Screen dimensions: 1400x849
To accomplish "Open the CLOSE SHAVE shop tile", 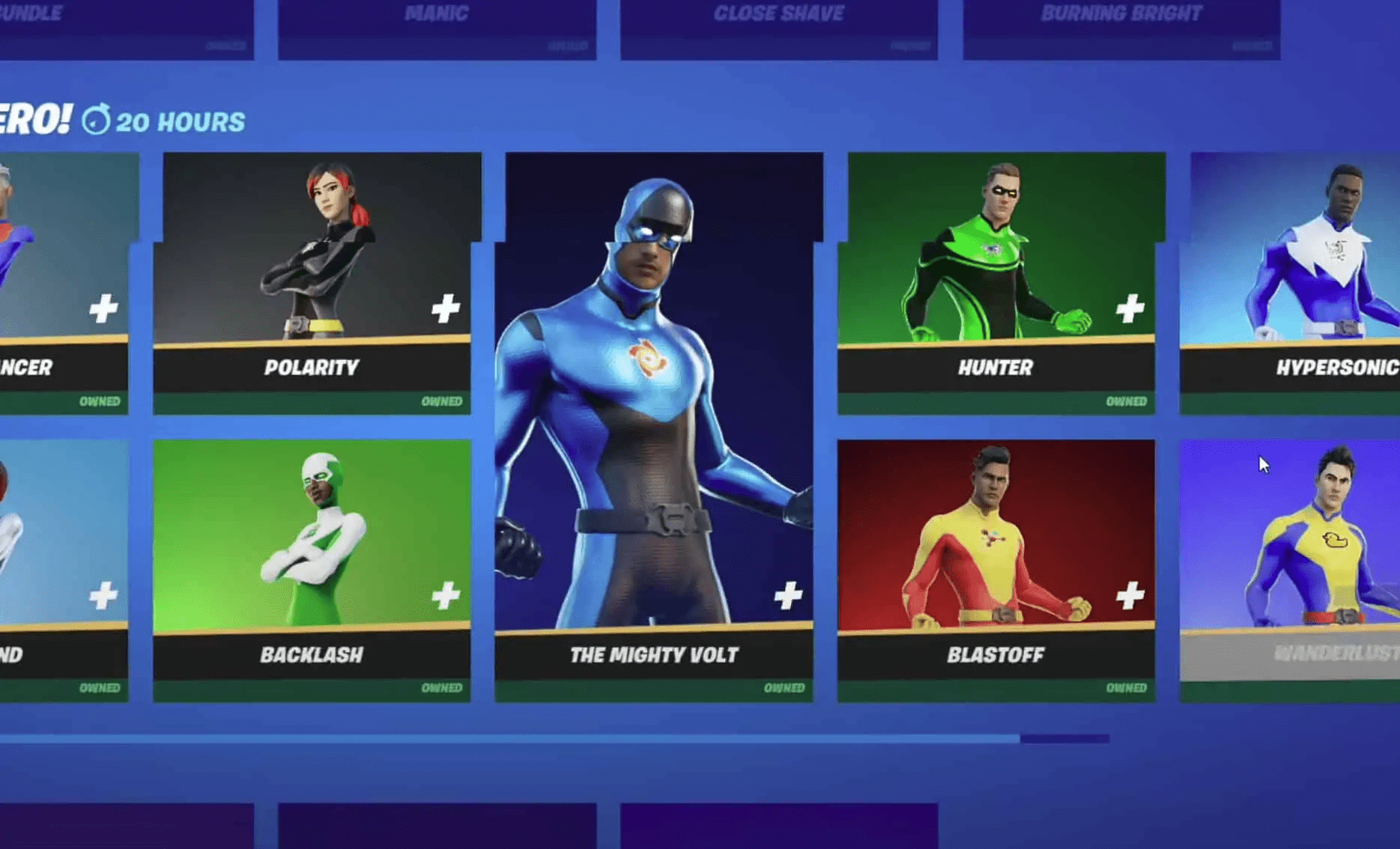I will pyautogui.click(x=779, y=22).
